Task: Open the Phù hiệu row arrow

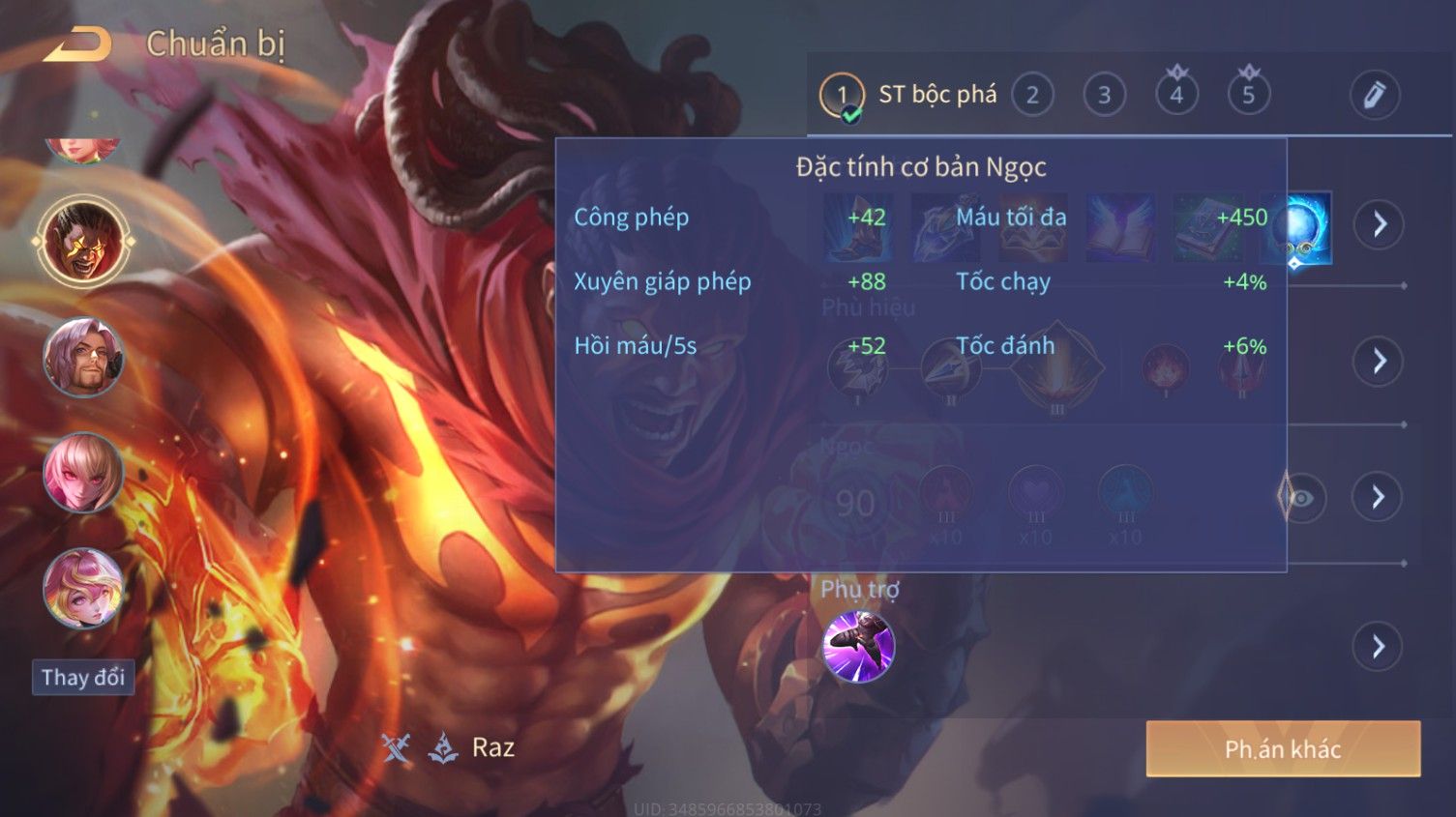Action: 1379,362
